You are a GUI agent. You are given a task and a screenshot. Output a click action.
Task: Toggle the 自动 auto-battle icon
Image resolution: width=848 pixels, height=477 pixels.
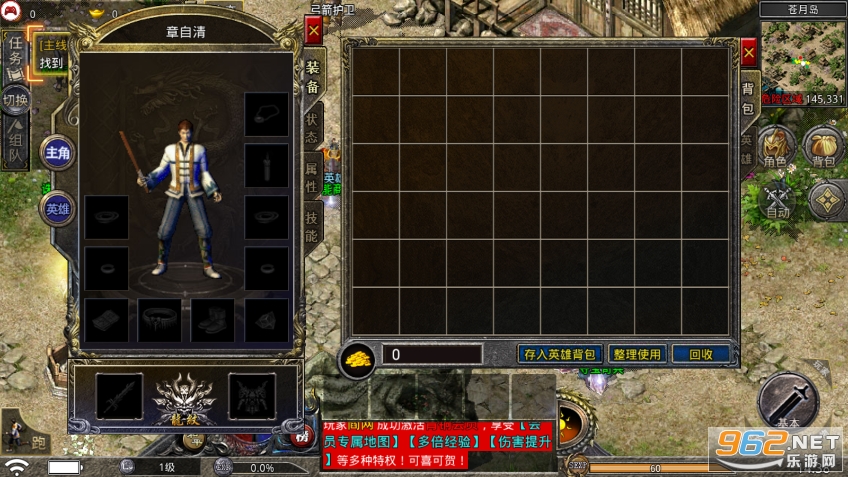pos(778,200)
